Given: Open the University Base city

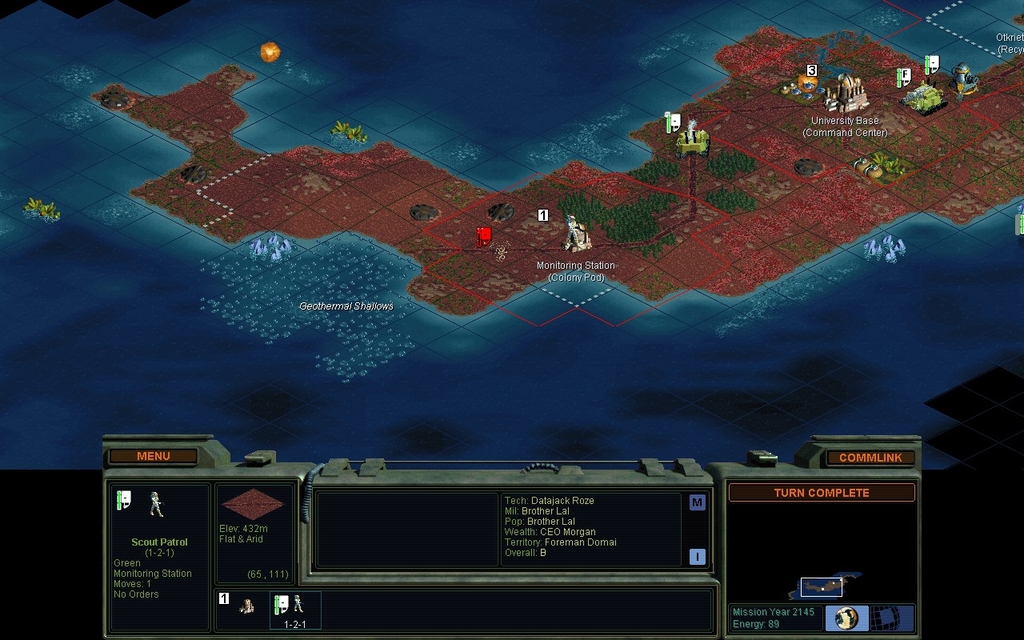Looking at the screenshot, I should point(845,93).
